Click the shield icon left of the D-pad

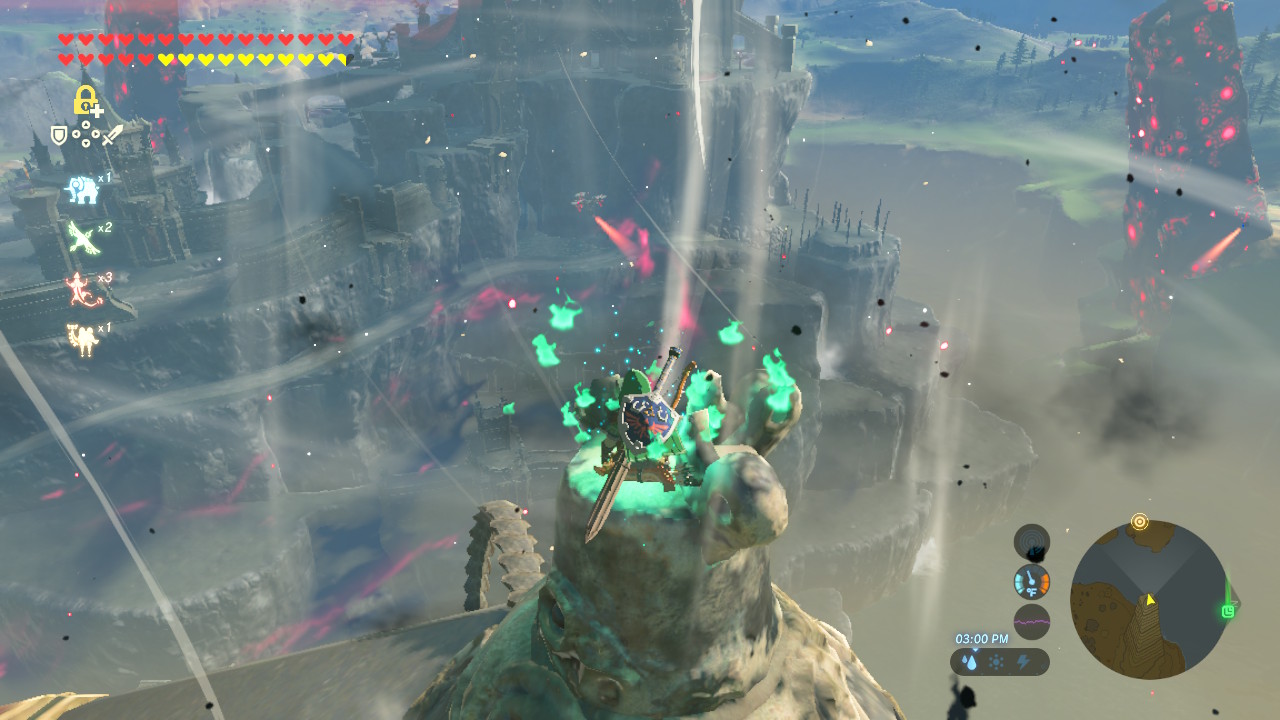click(x=58, y=133)
